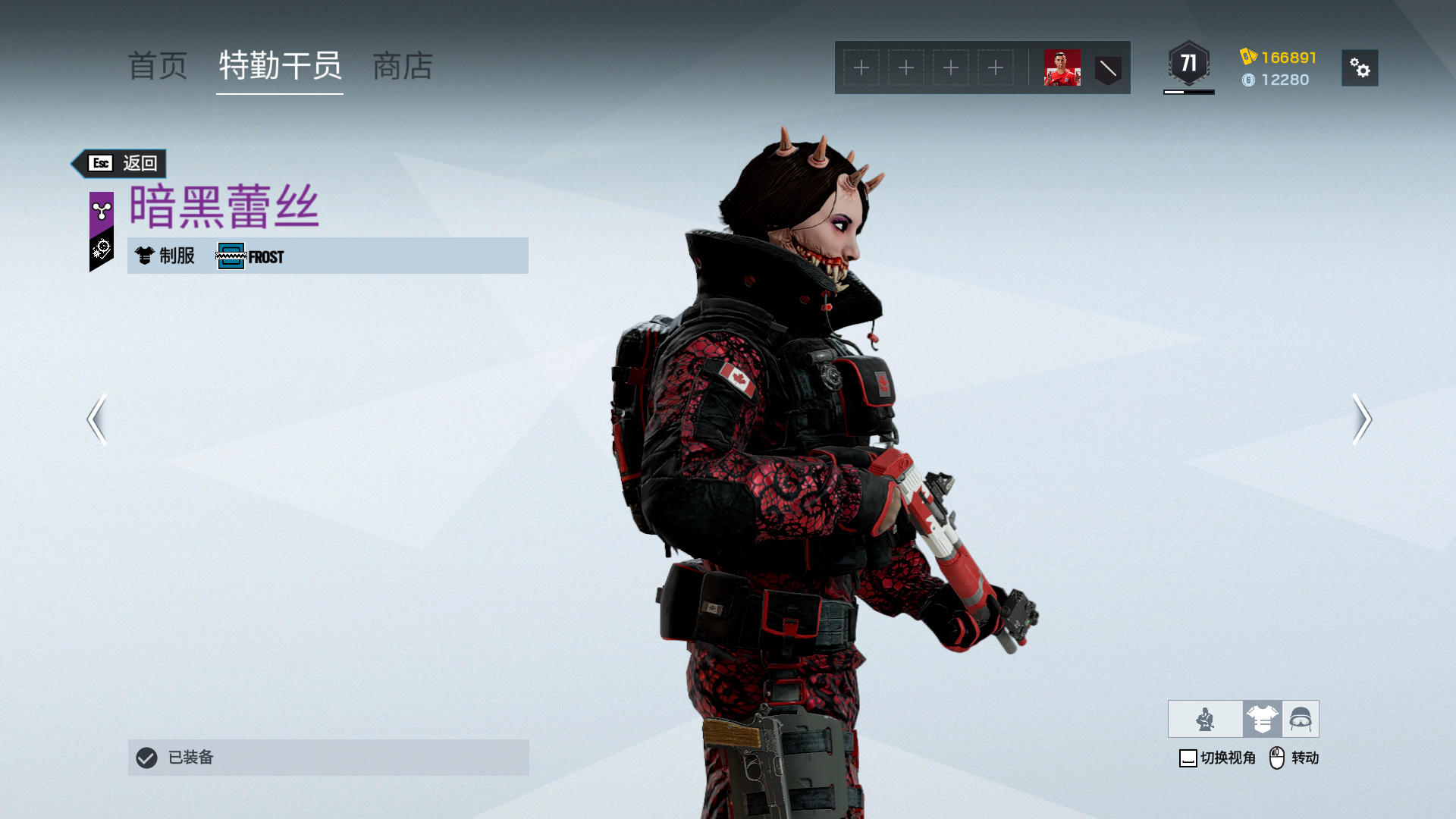Image resolution: width=1456 pixels, height=819 pixels.
Task: Click the 返回 back button
Action: (x=121, y=163)
